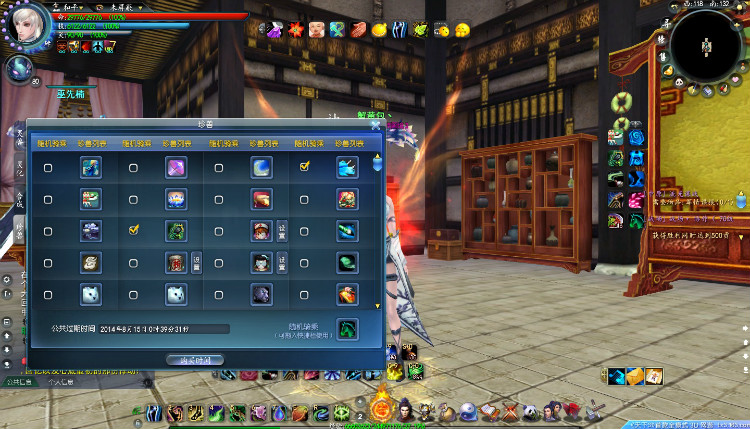
Task: Click the green jade ring icon
Action: (619, 101)
